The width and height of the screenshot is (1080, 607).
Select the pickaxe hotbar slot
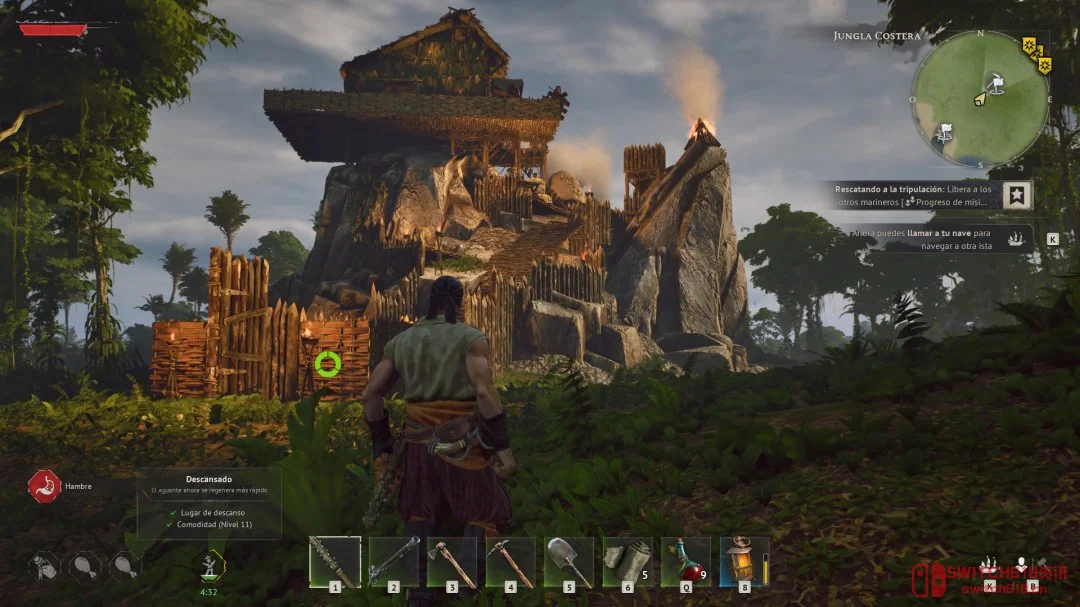click(x=510, y=562)
